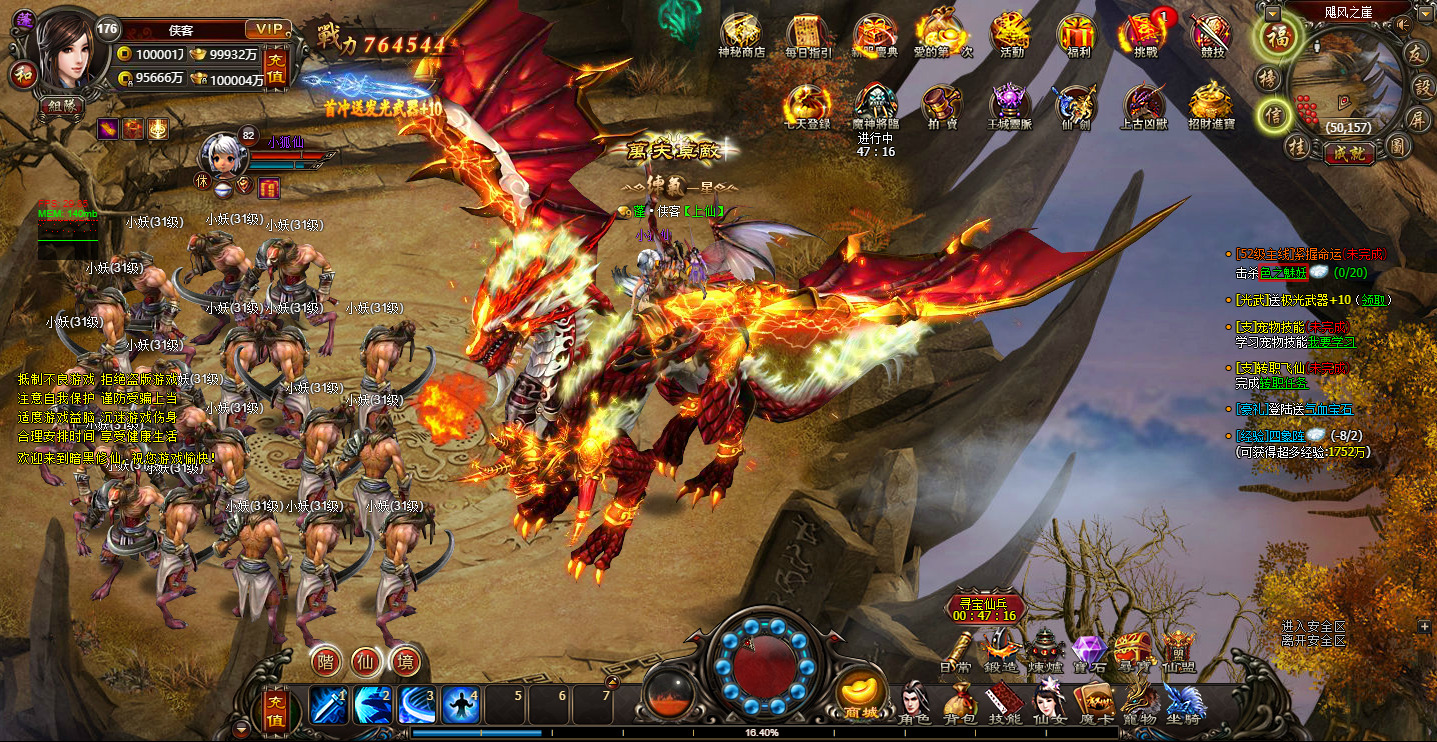Image resolution: width=1437 pixels, height=742 pixels.
Task: Open the 角色 character panel
Action: [x=915, y=702]
